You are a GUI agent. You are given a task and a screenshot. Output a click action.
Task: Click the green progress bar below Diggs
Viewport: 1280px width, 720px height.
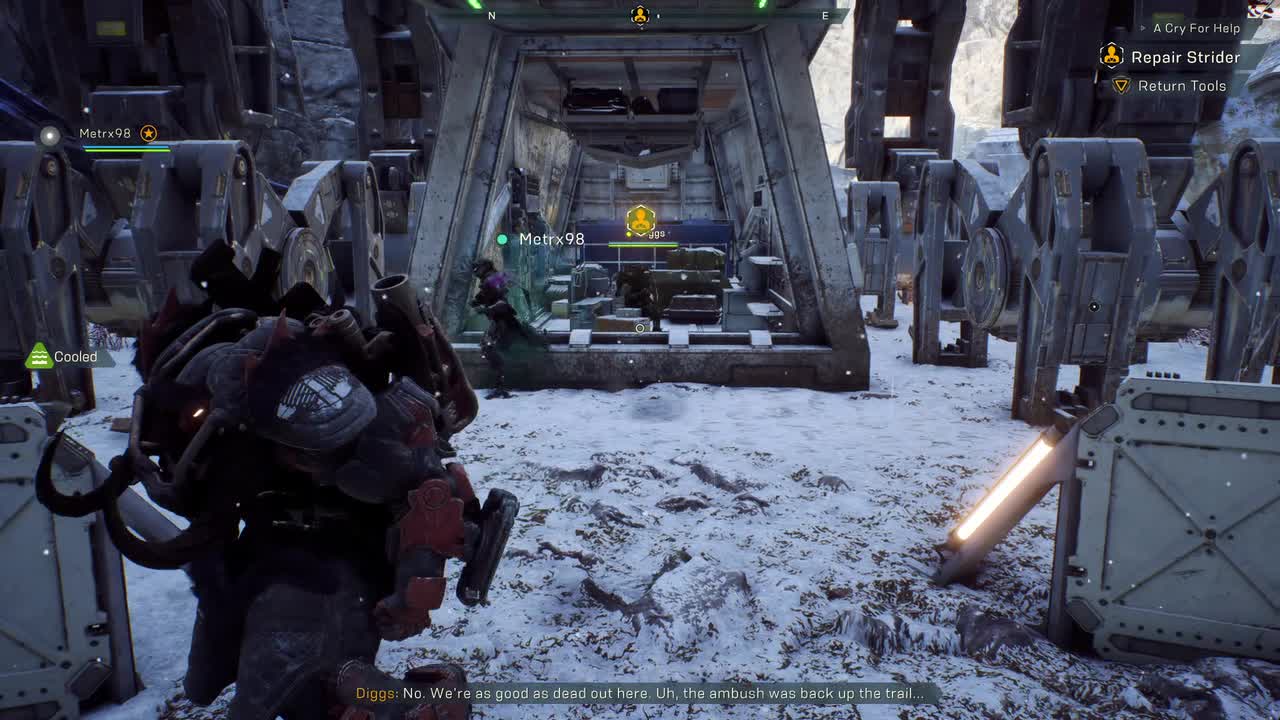point(642,244)
